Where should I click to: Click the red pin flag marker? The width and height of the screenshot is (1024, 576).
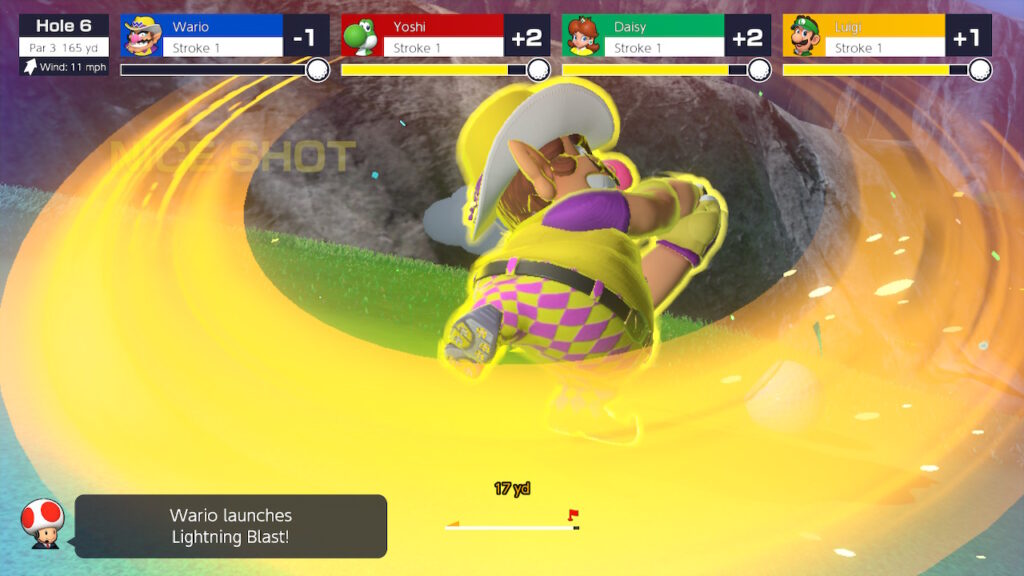pos(573,516)
